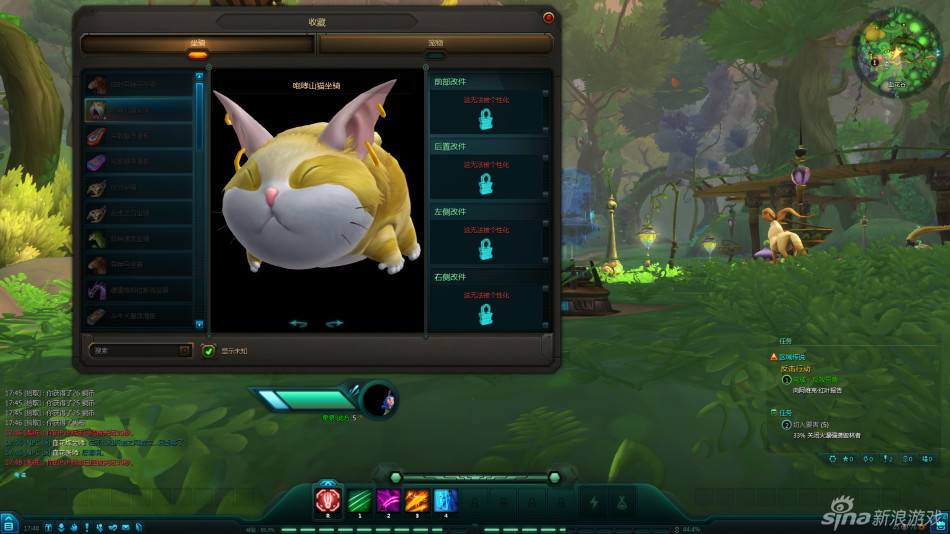Activate the orange fire ability in slot 3
Screen dimensions: 950x534
click(x=417, y=500)
